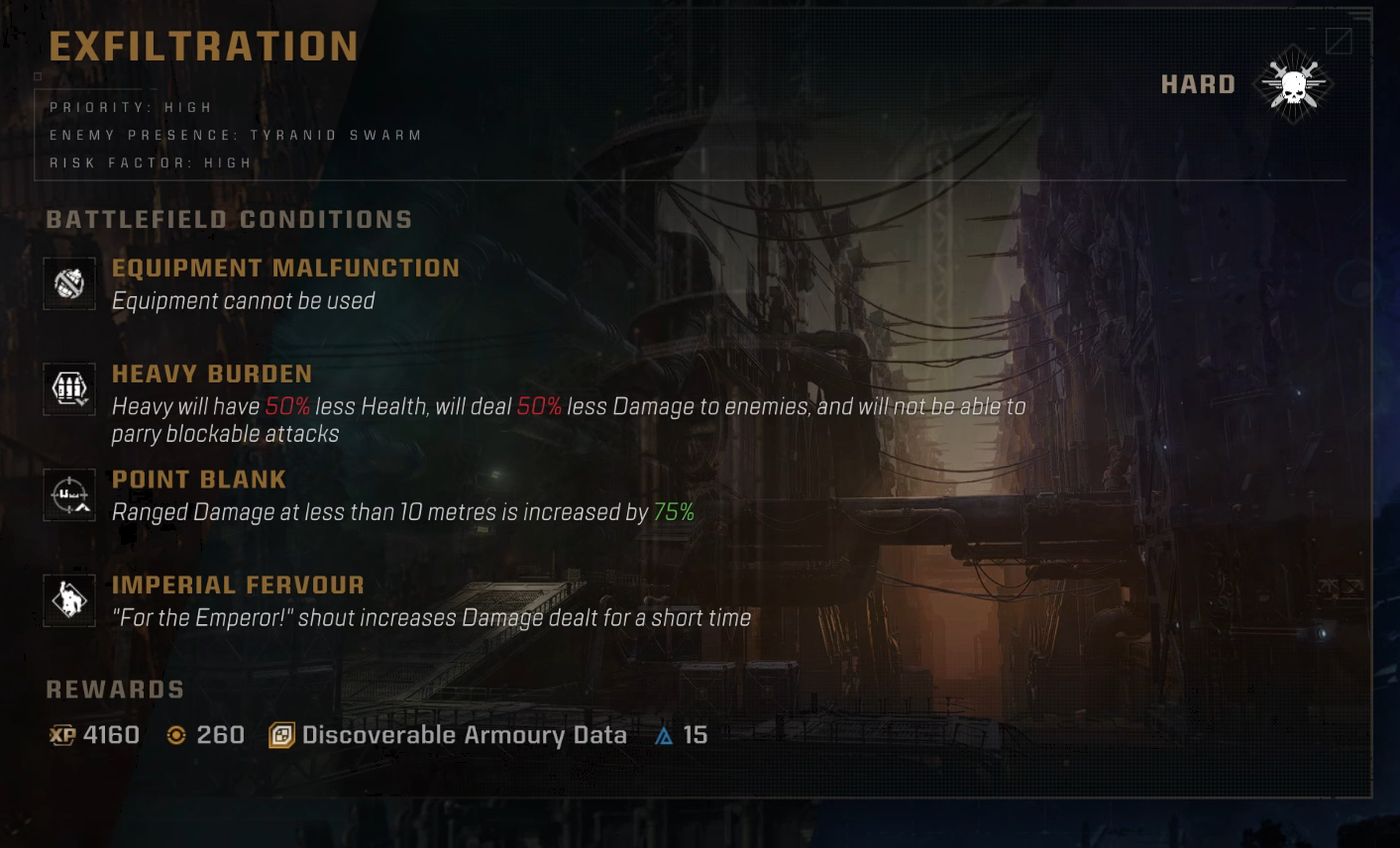Click the Heavy Burden condition icon

coord(69,389)
